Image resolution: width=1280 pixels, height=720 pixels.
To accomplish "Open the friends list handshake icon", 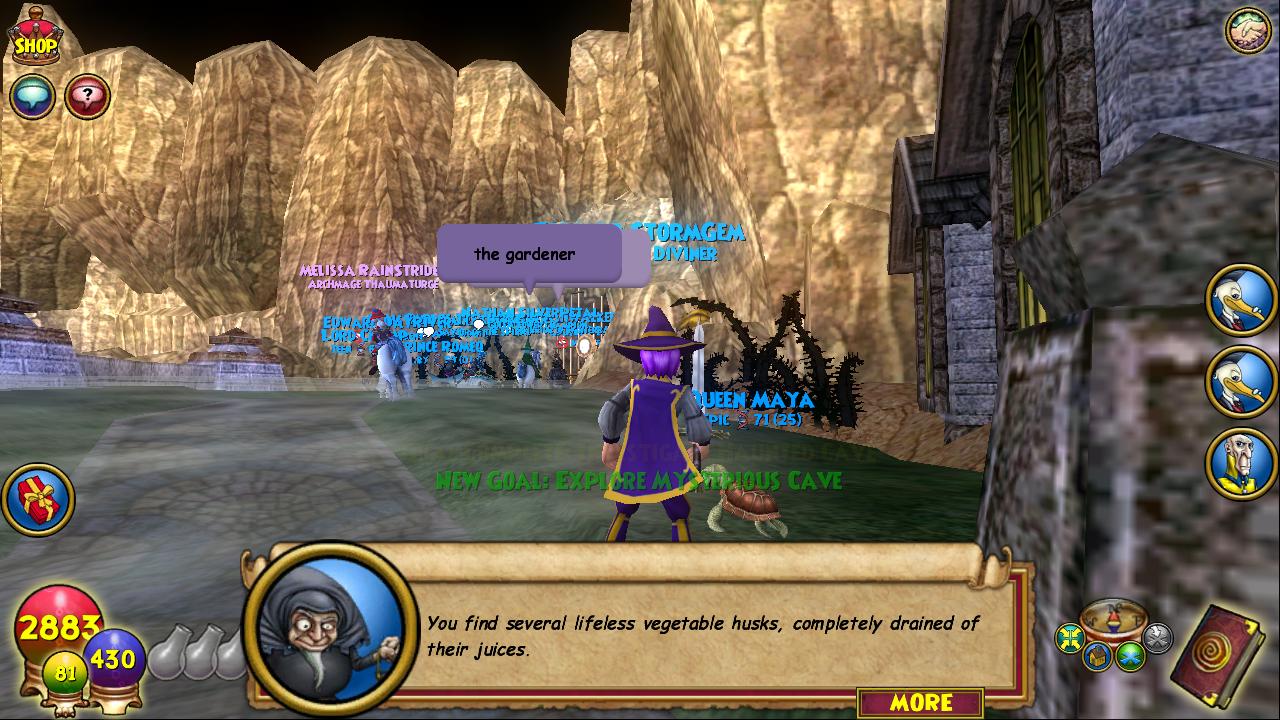I will [x=1247, y=30].
